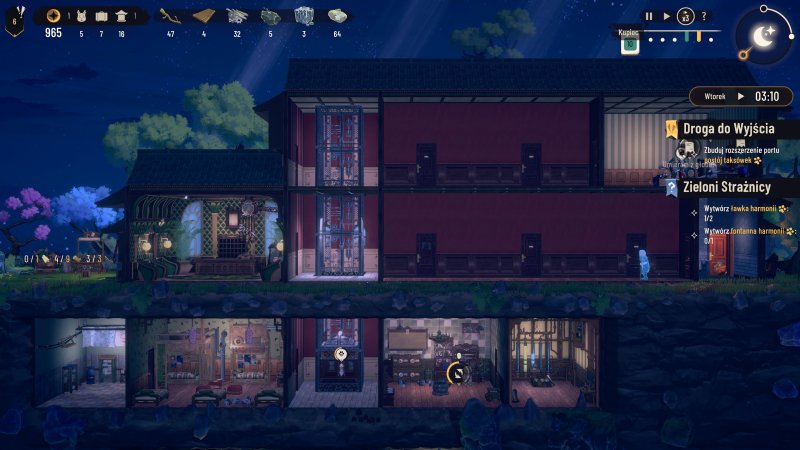
Task: Click the Kupiec merchant calendar icon
Action: [x=630, y=43]
